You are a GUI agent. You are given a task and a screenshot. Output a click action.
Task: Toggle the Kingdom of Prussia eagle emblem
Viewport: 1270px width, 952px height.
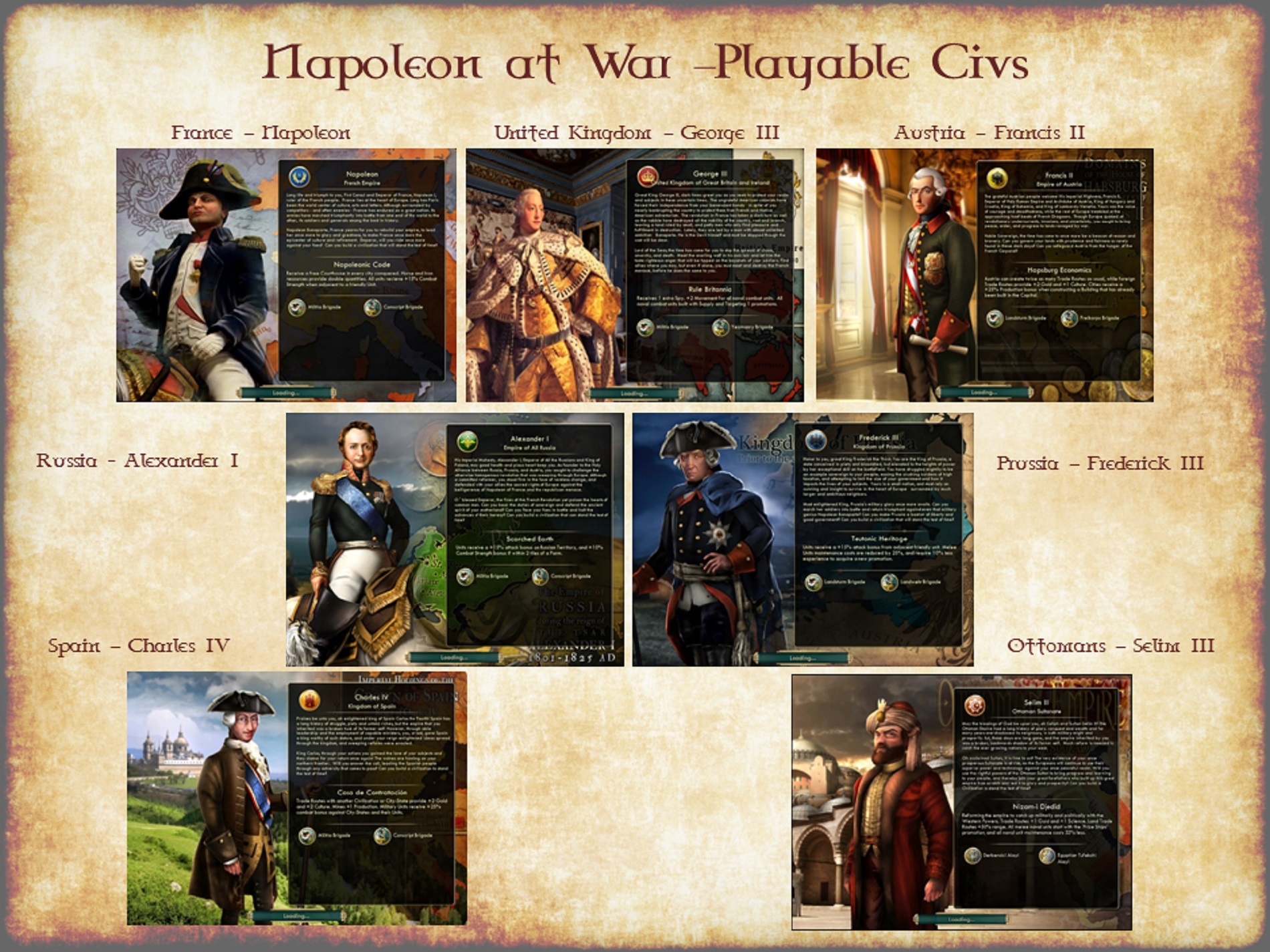[x=816, y=441]
